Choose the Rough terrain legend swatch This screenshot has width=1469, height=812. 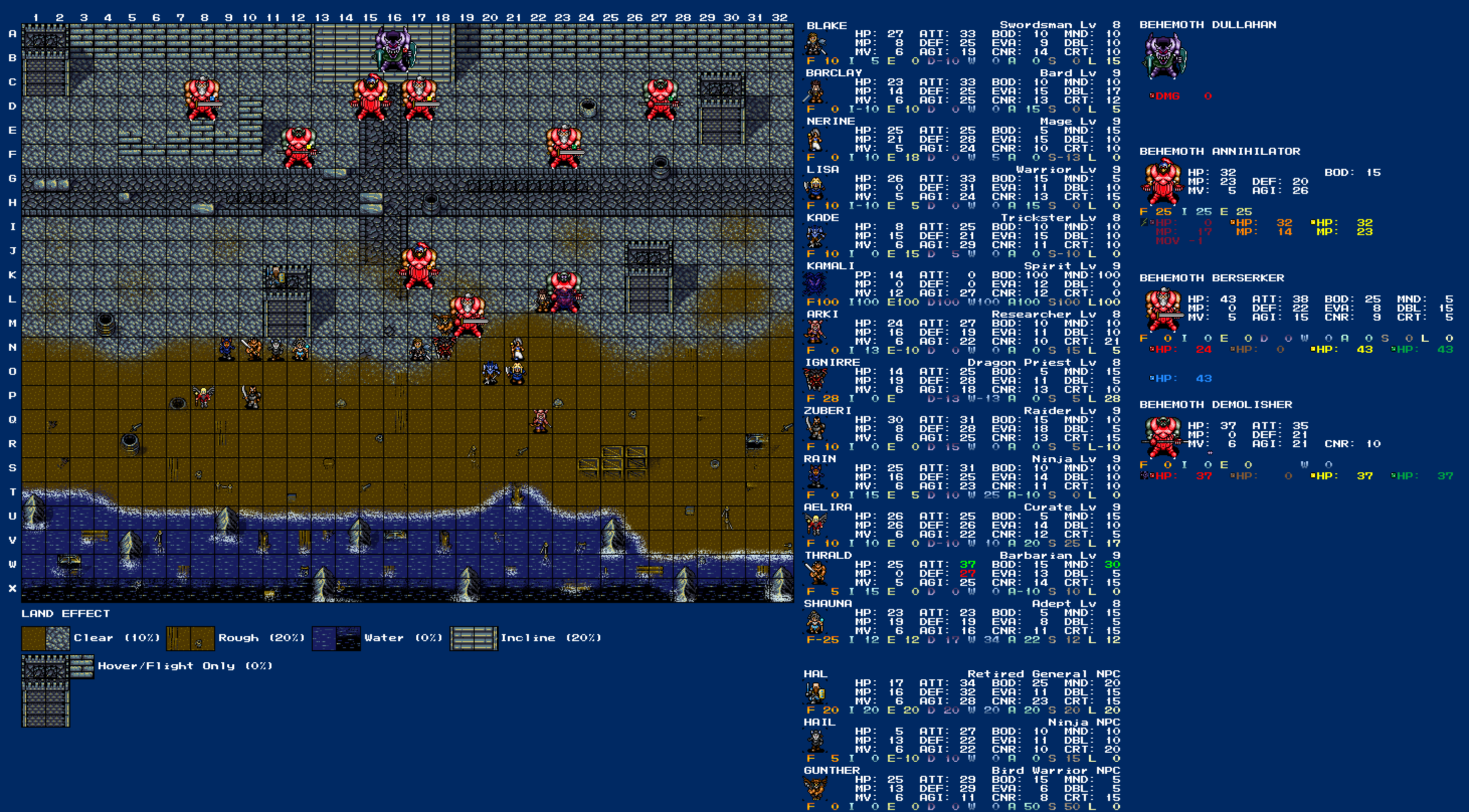(x=191, y=638)
